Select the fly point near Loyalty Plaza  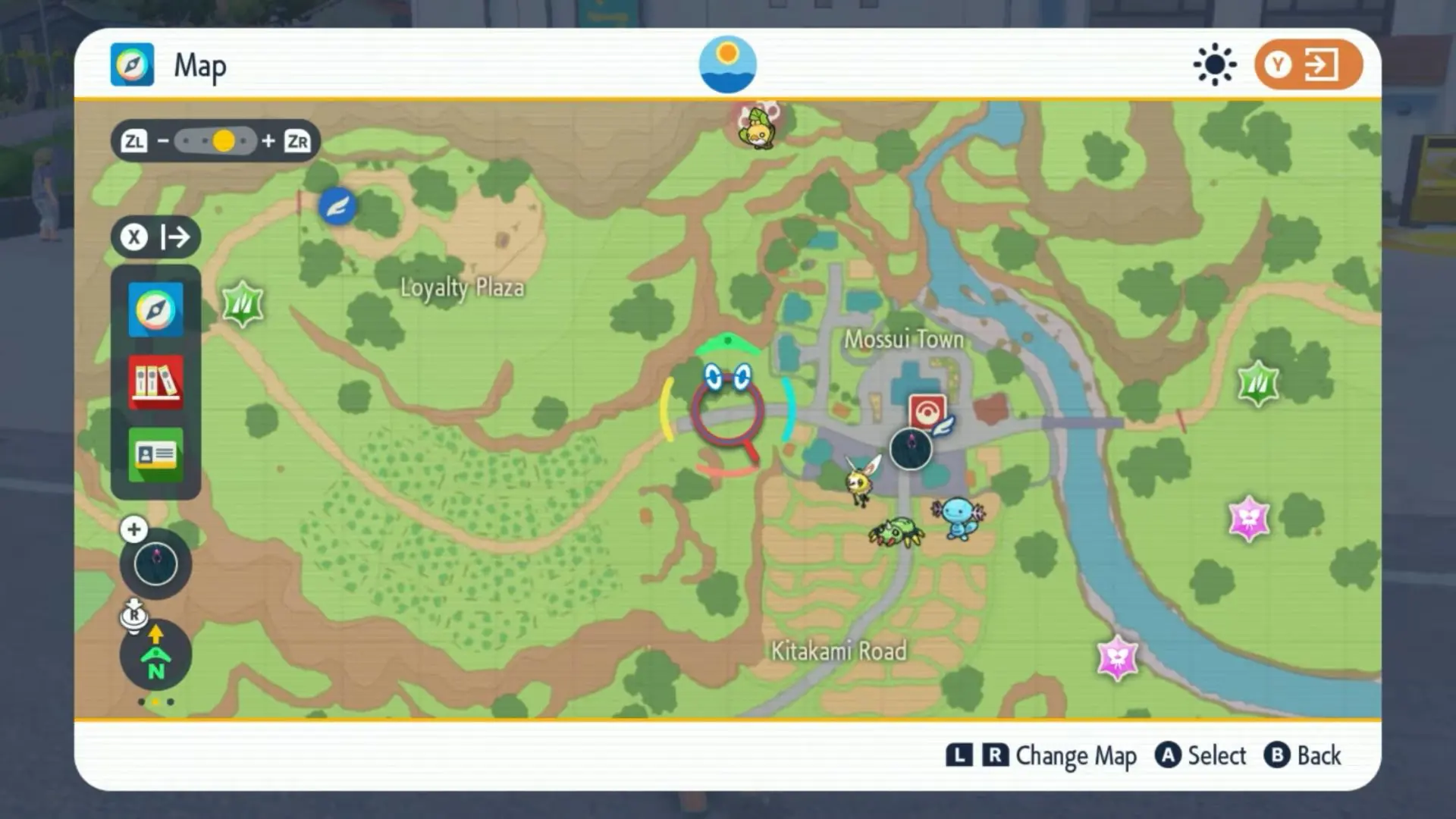[x=337, y=206]
